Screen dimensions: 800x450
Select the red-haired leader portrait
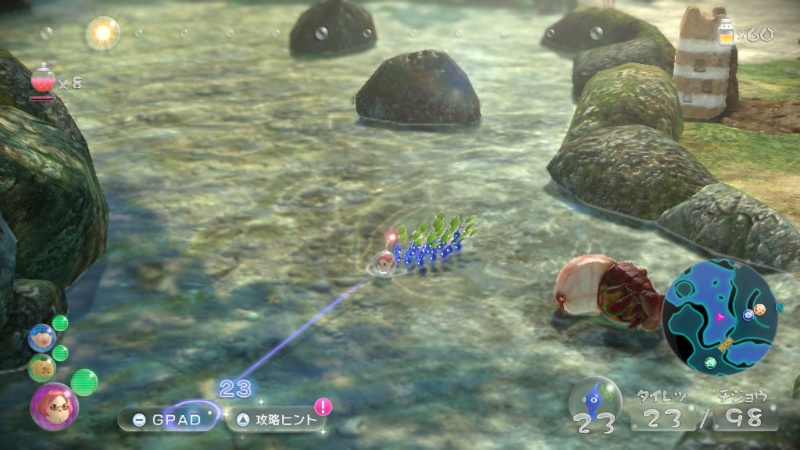(x=53, y=405)
